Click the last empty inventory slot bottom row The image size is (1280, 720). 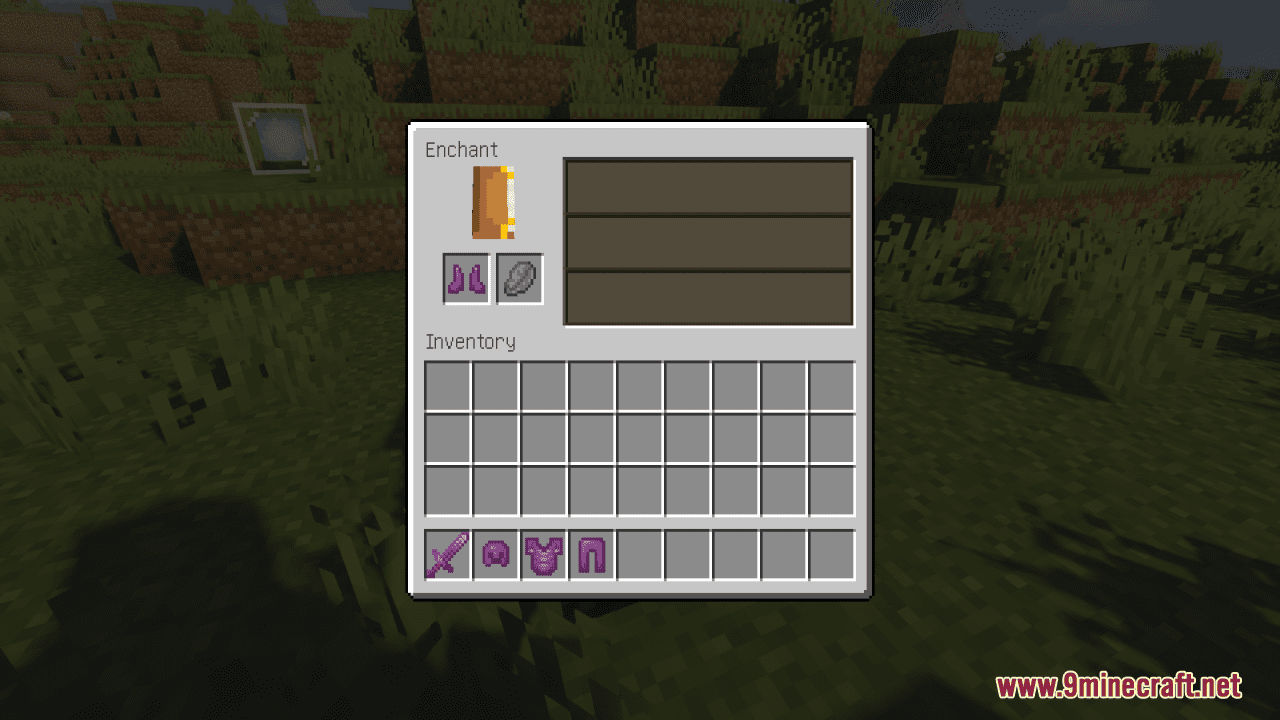[830, 490]
